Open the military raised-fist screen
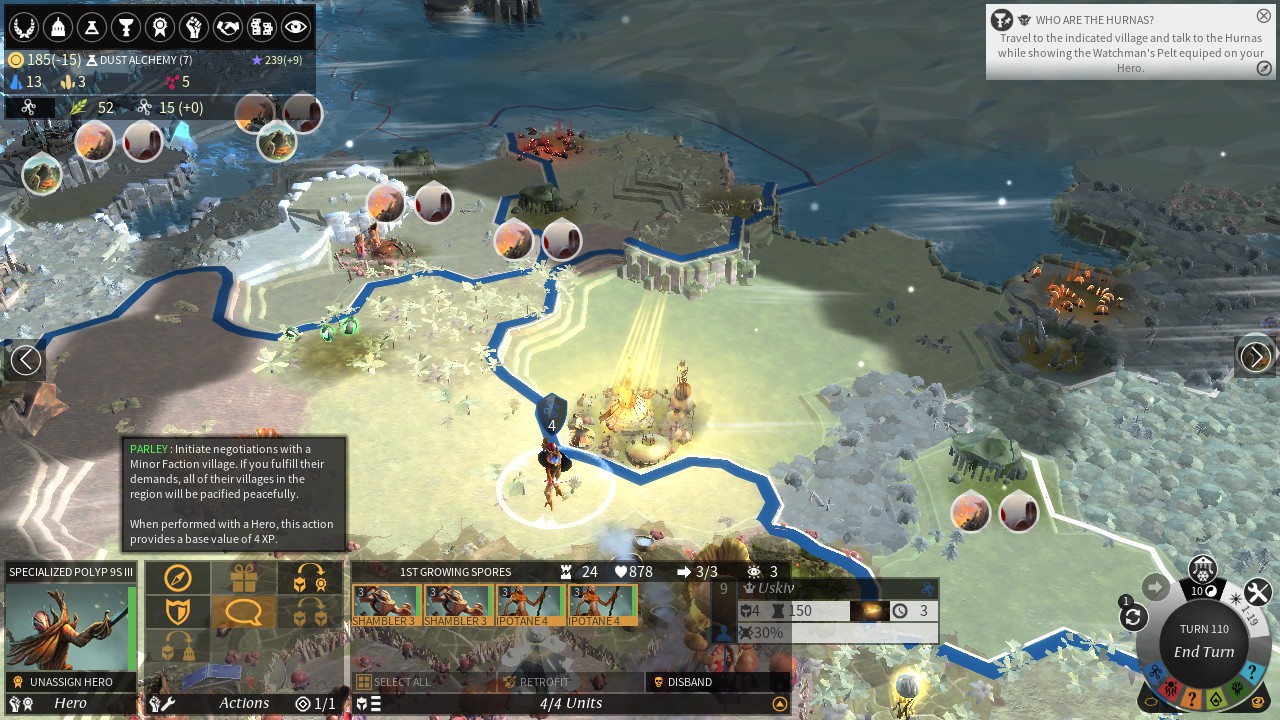 coord(193,27)
